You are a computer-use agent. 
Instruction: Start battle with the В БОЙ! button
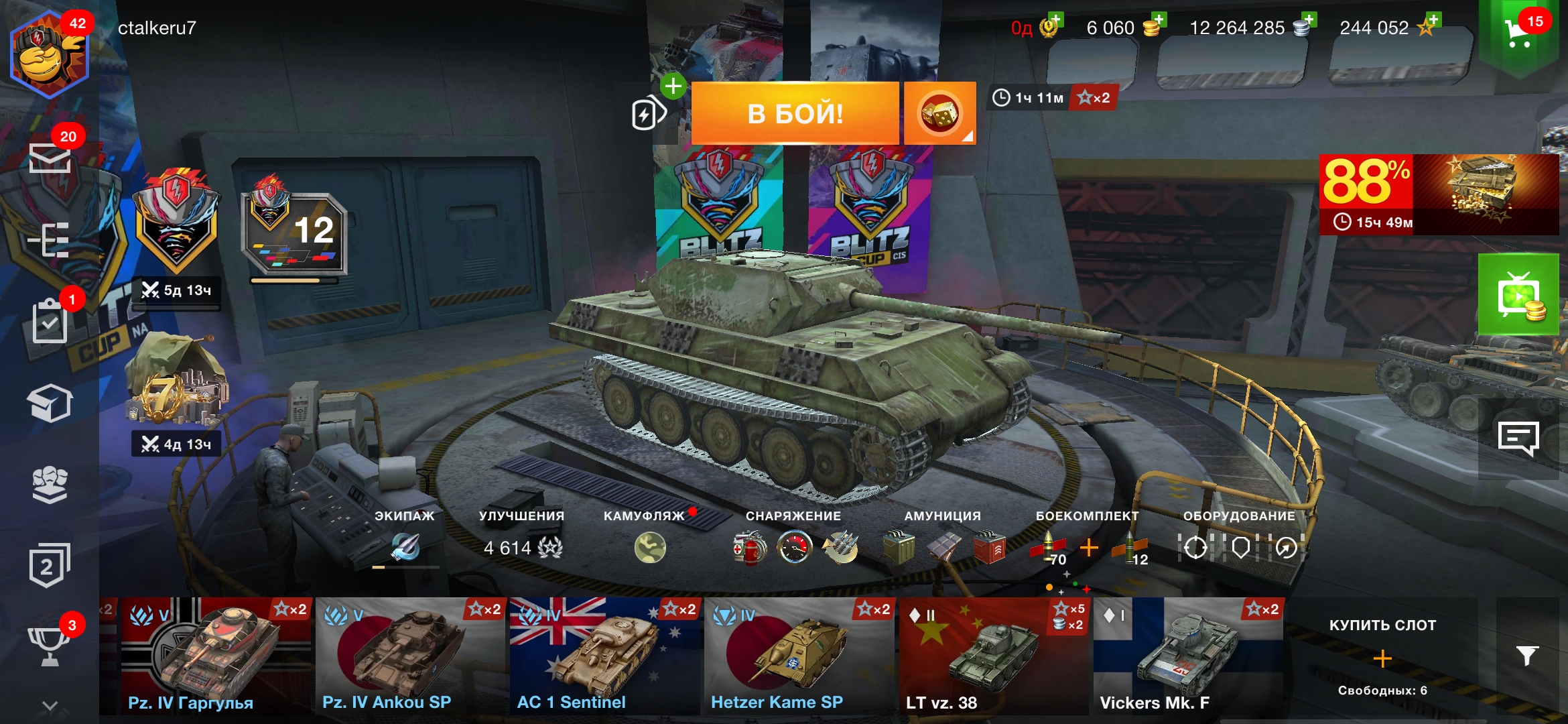795,113
